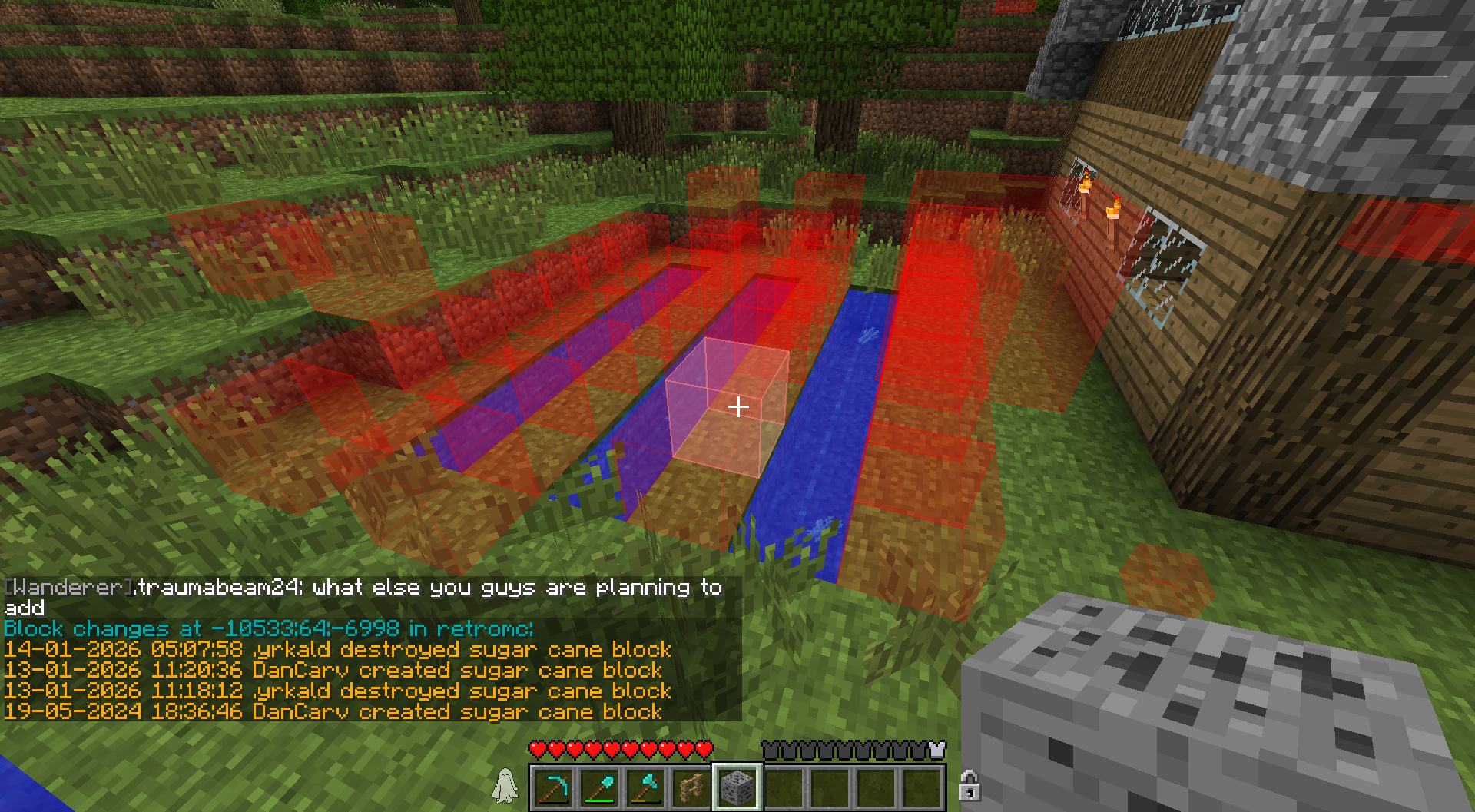
Task: Select the diamond axe hotbar slot
Action: tap(645, 787)
